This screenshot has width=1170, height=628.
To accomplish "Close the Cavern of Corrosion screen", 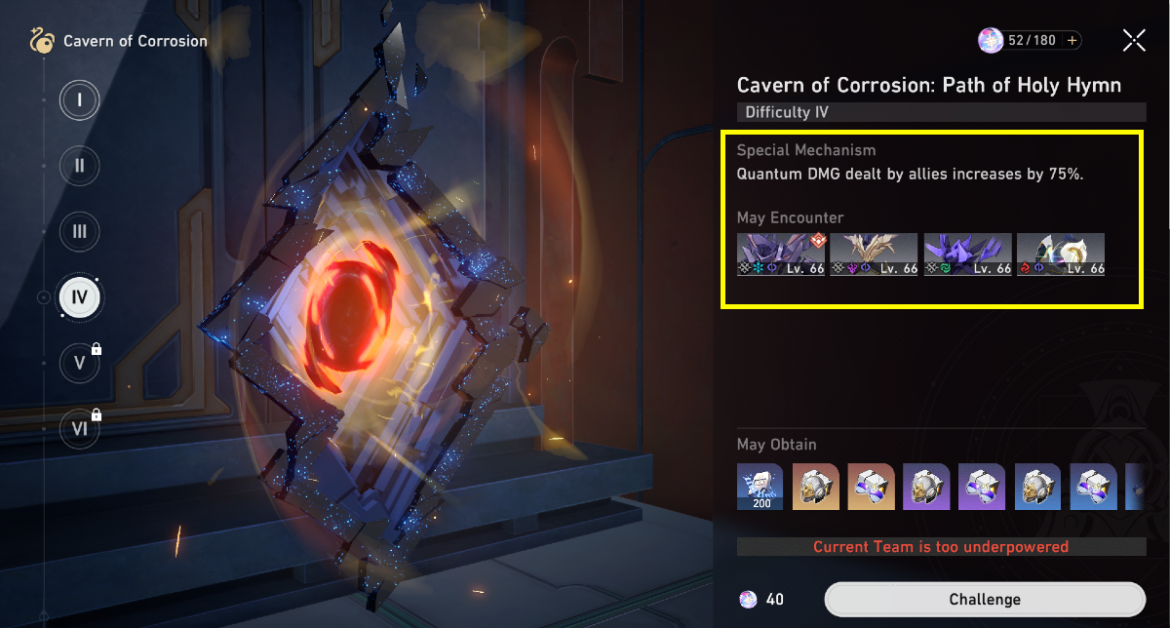I will (1134, 40).
